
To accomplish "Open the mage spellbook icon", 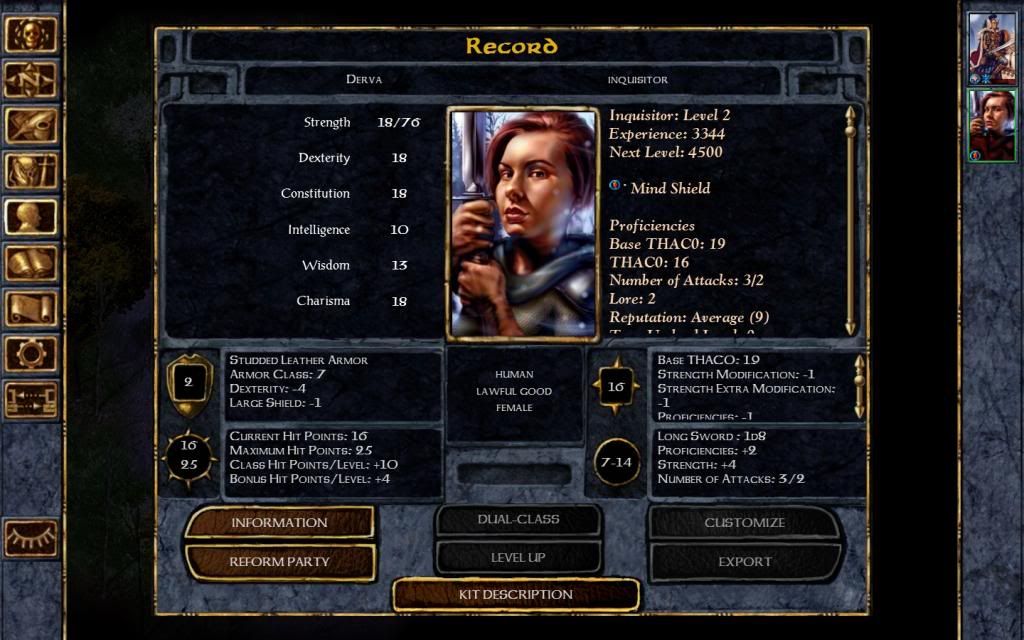I will [x=31, y=263].
